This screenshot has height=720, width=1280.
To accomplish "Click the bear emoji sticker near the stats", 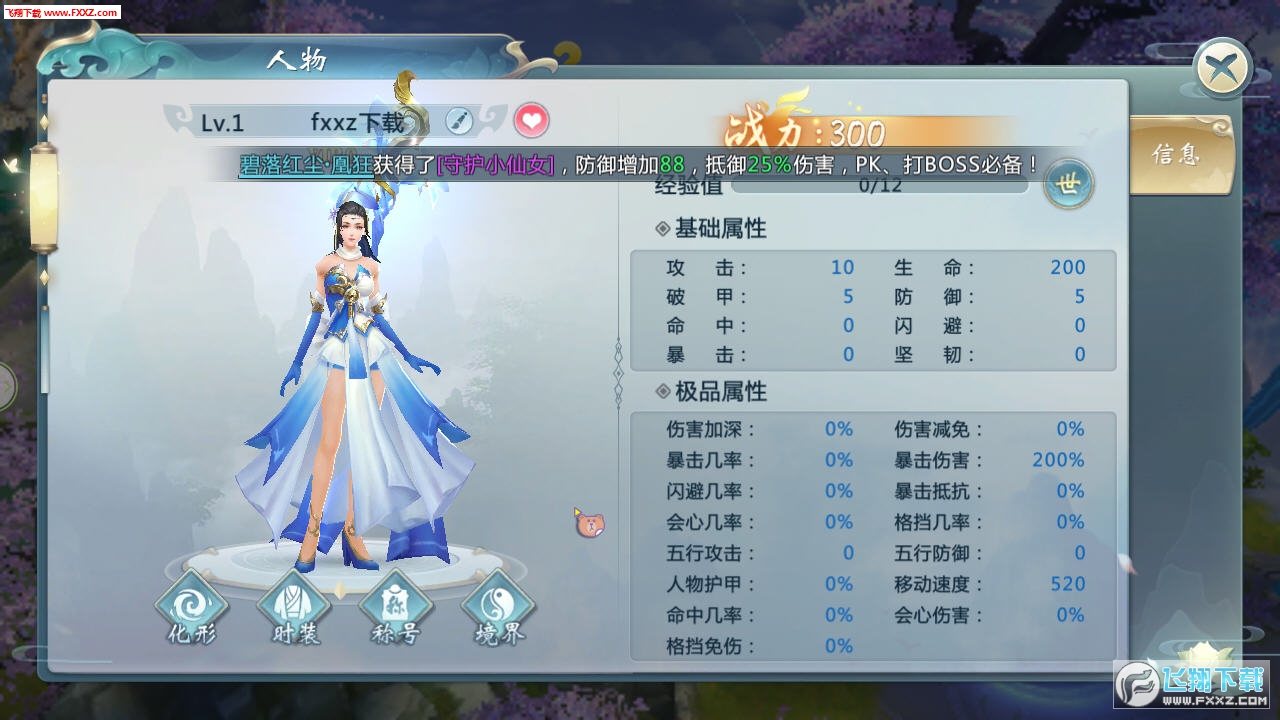I will click(592, 524).
